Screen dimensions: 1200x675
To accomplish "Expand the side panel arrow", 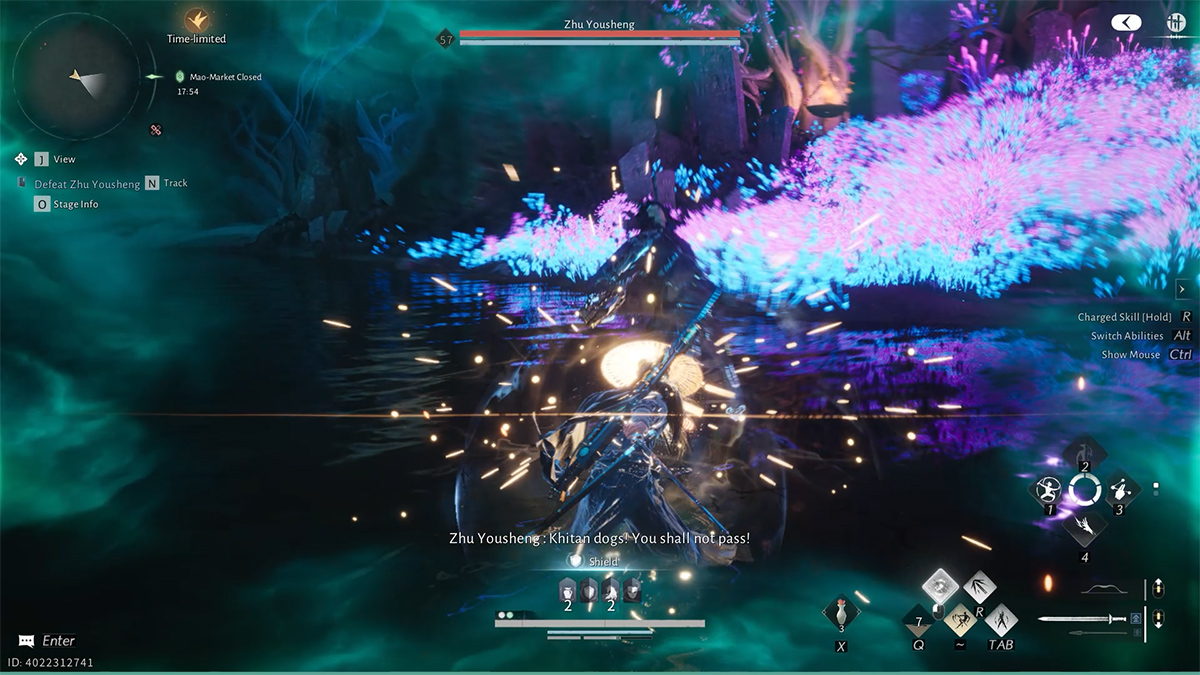I will [1181, 289].
